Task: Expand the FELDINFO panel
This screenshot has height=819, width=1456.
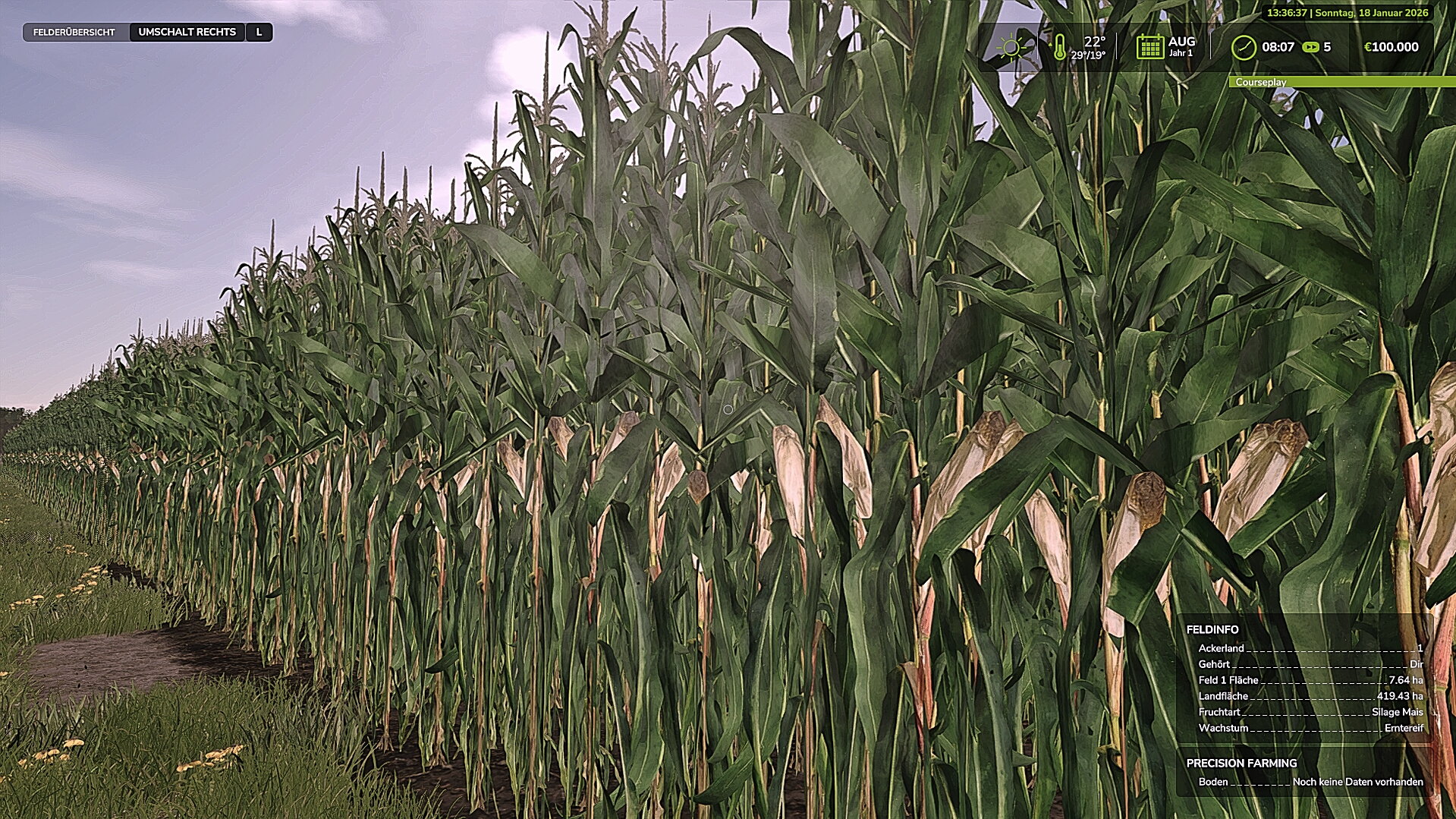Action: click(1211, 629)
